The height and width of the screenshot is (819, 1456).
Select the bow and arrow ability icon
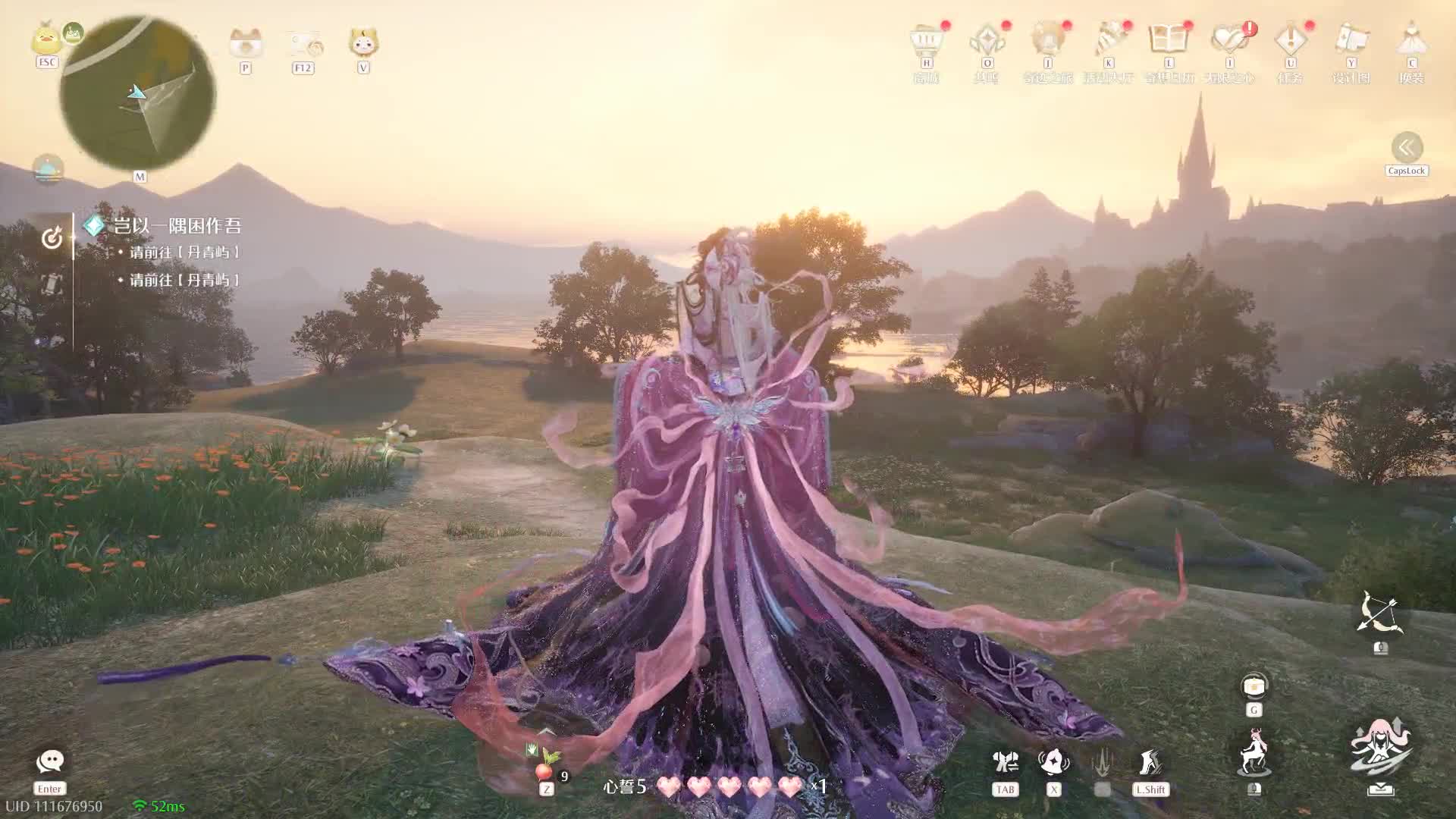pyautogui.click(x=1379, y=614)
